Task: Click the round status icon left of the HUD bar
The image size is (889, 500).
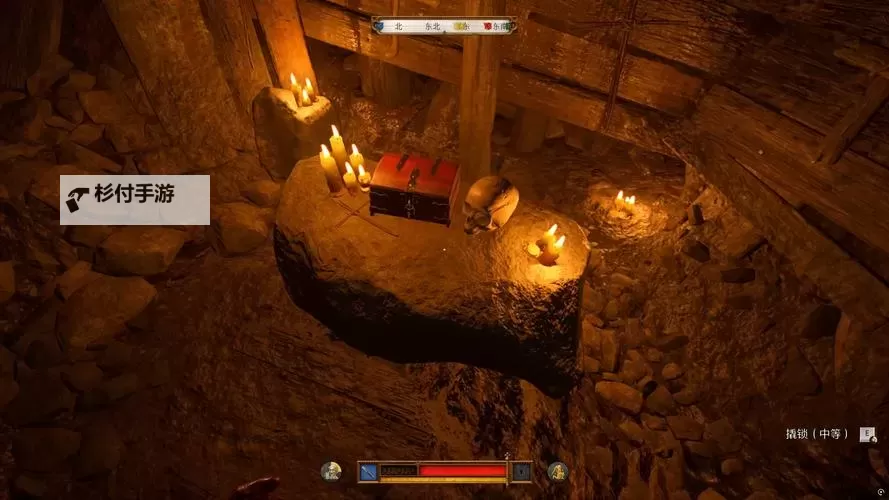Action: [331, 471]
